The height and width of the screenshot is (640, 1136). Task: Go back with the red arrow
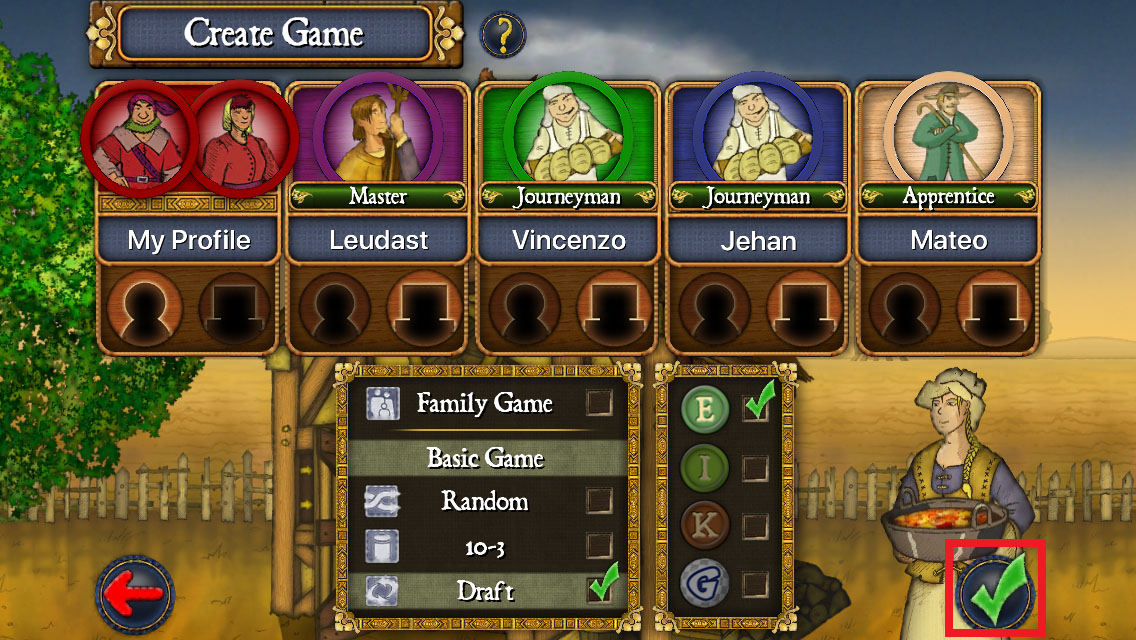pyautogui.click(x=135, y=595)
